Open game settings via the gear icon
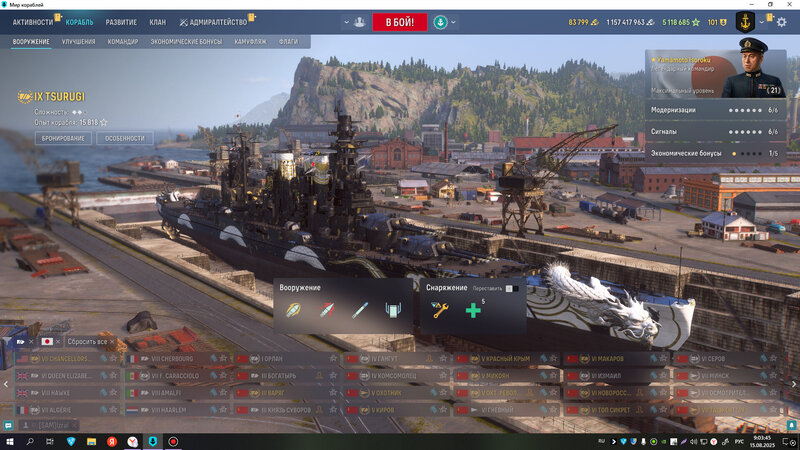 pyautogui.click(x=781, y=22)
